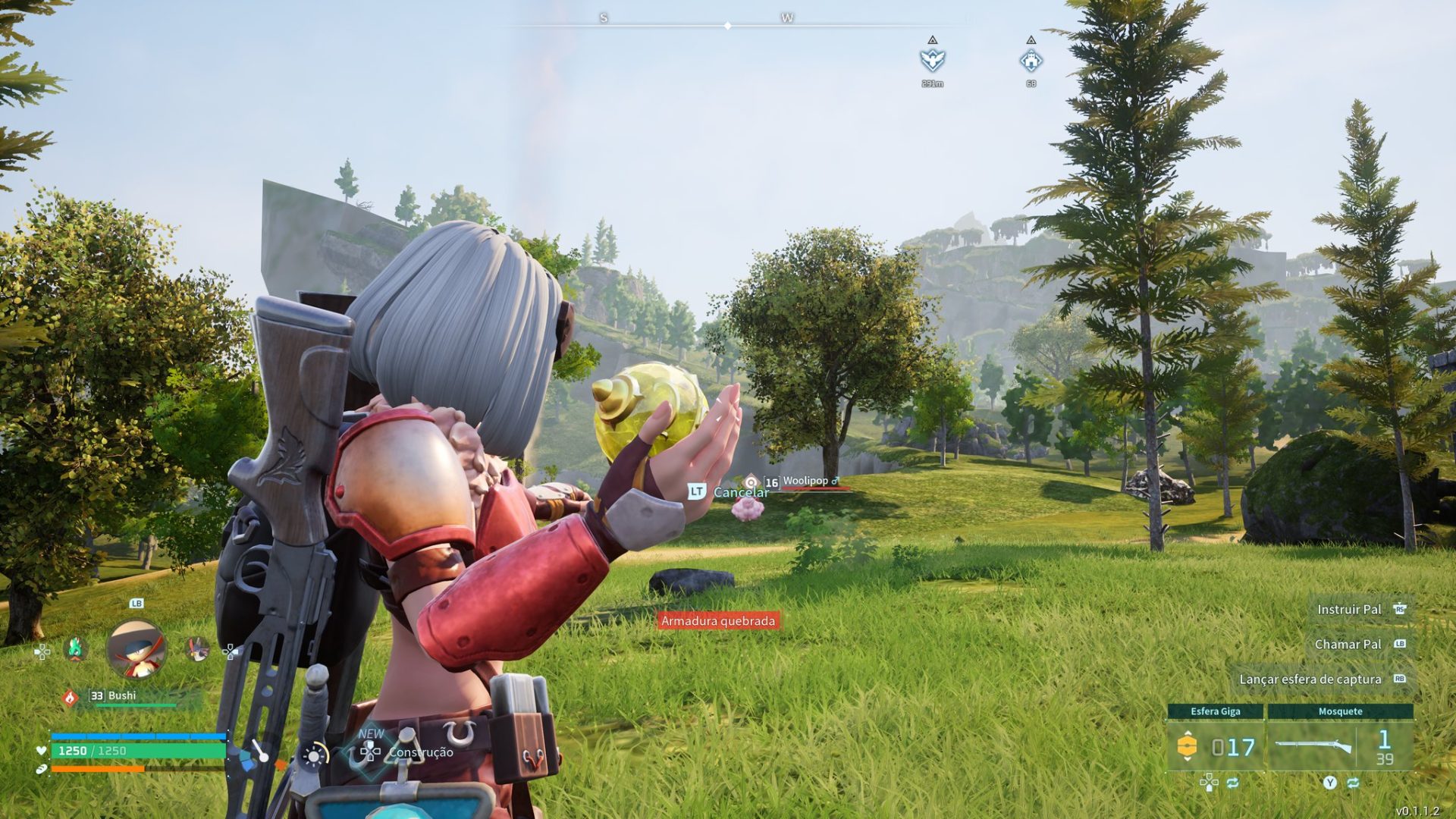This screenshot has width=1456, height=819.
Task: Click the Cancelar prompt label
Action: 740,492
